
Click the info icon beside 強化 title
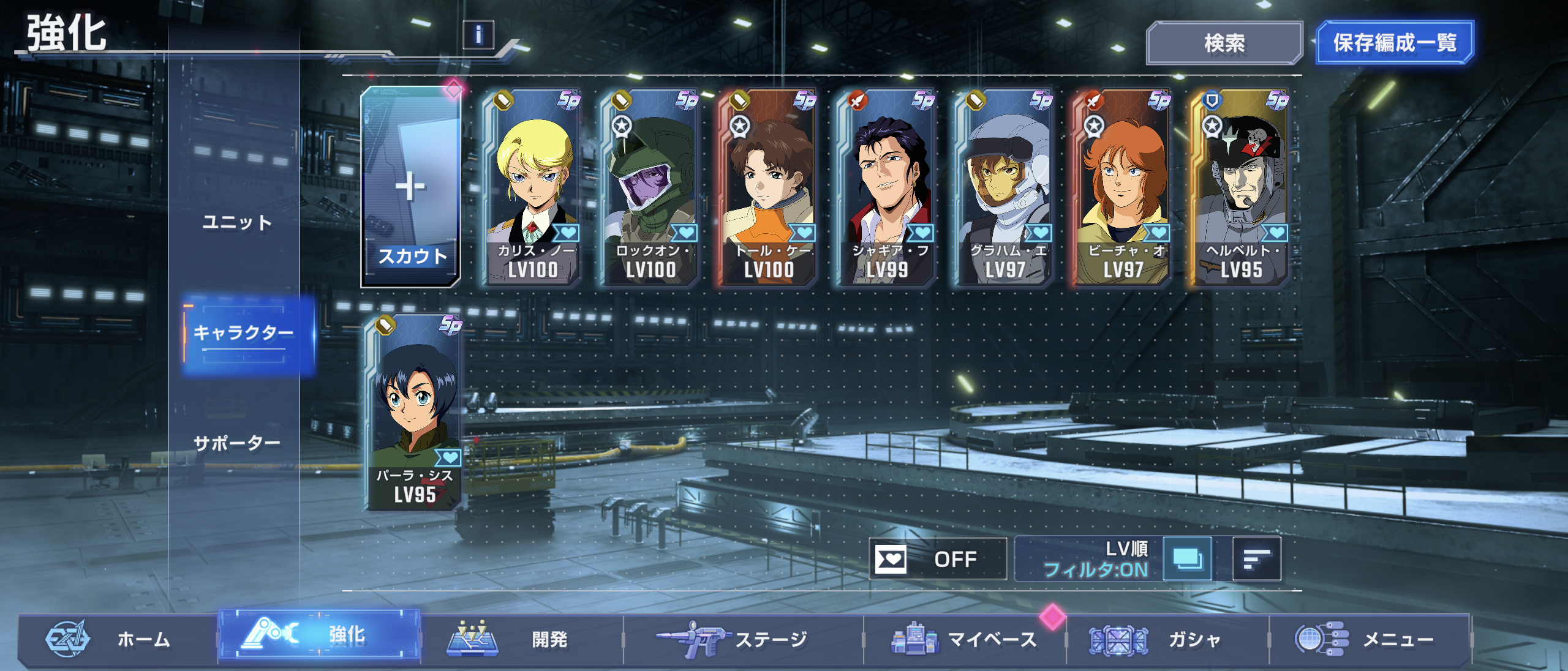click(x=478, y=34)
